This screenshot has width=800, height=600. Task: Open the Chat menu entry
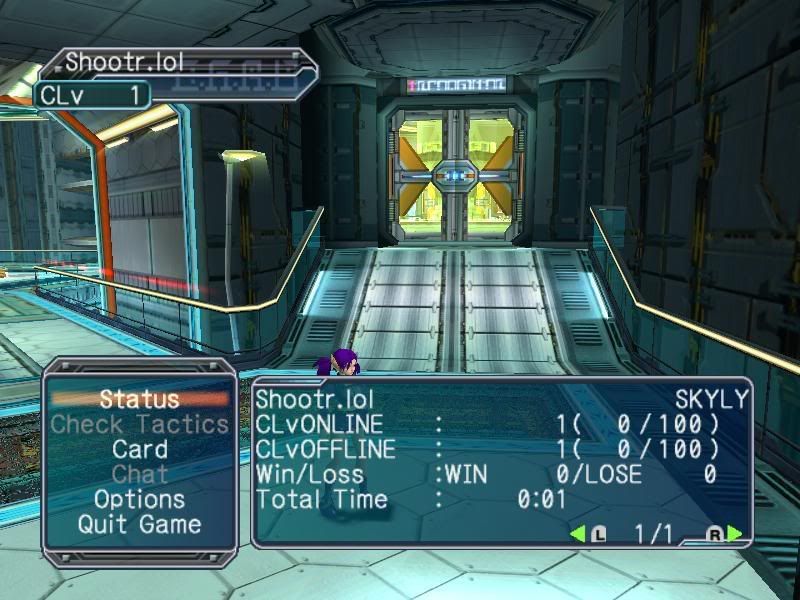(139, 474)
